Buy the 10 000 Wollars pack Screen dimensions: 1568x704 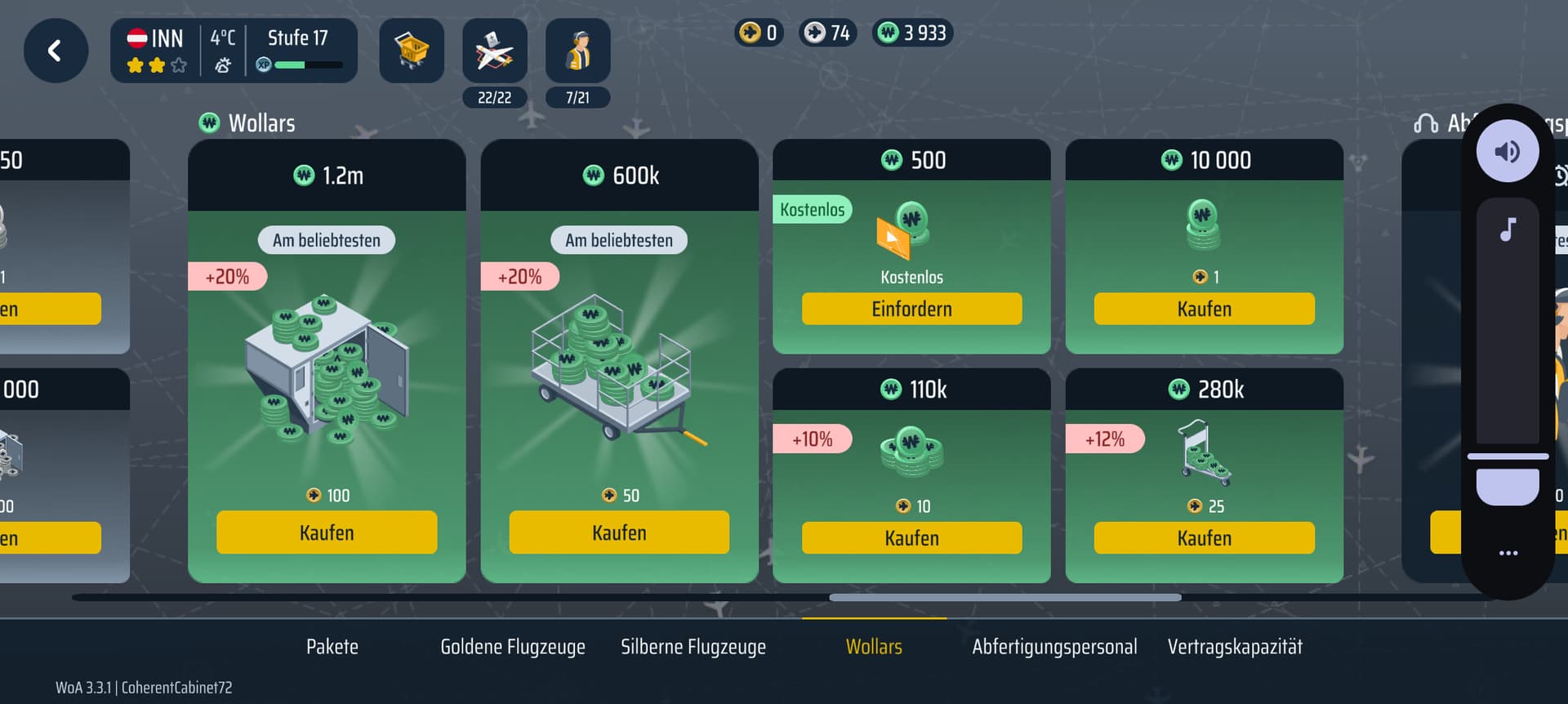[1204, 309]
